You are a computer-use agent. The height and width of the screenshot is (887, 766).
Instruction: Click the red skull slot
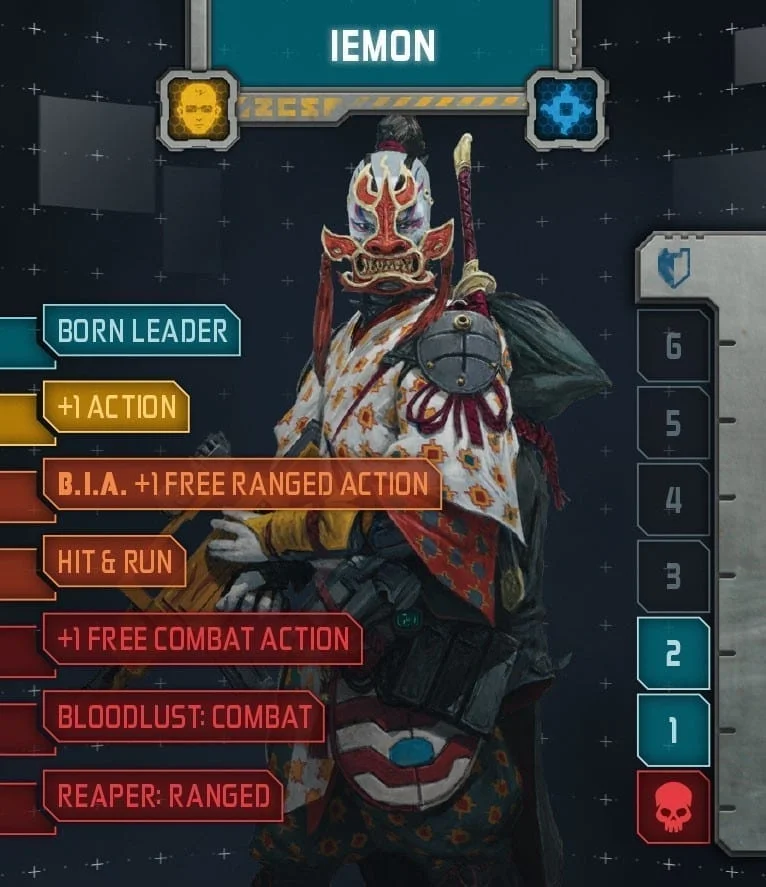click(x=673, y=807)
